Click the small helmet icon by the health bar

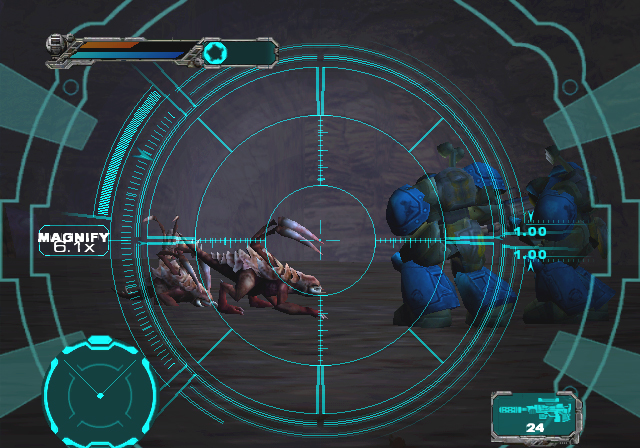(x=57, y=44)
